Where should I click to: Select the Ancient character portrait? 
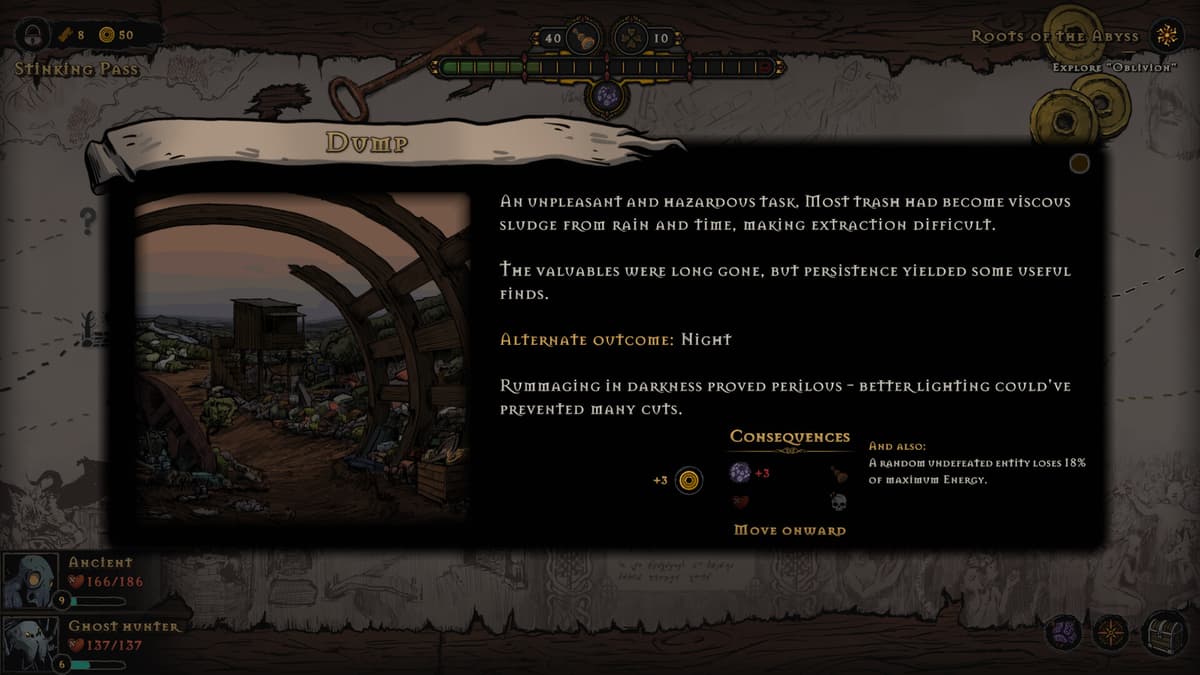[x=31, y=580]
